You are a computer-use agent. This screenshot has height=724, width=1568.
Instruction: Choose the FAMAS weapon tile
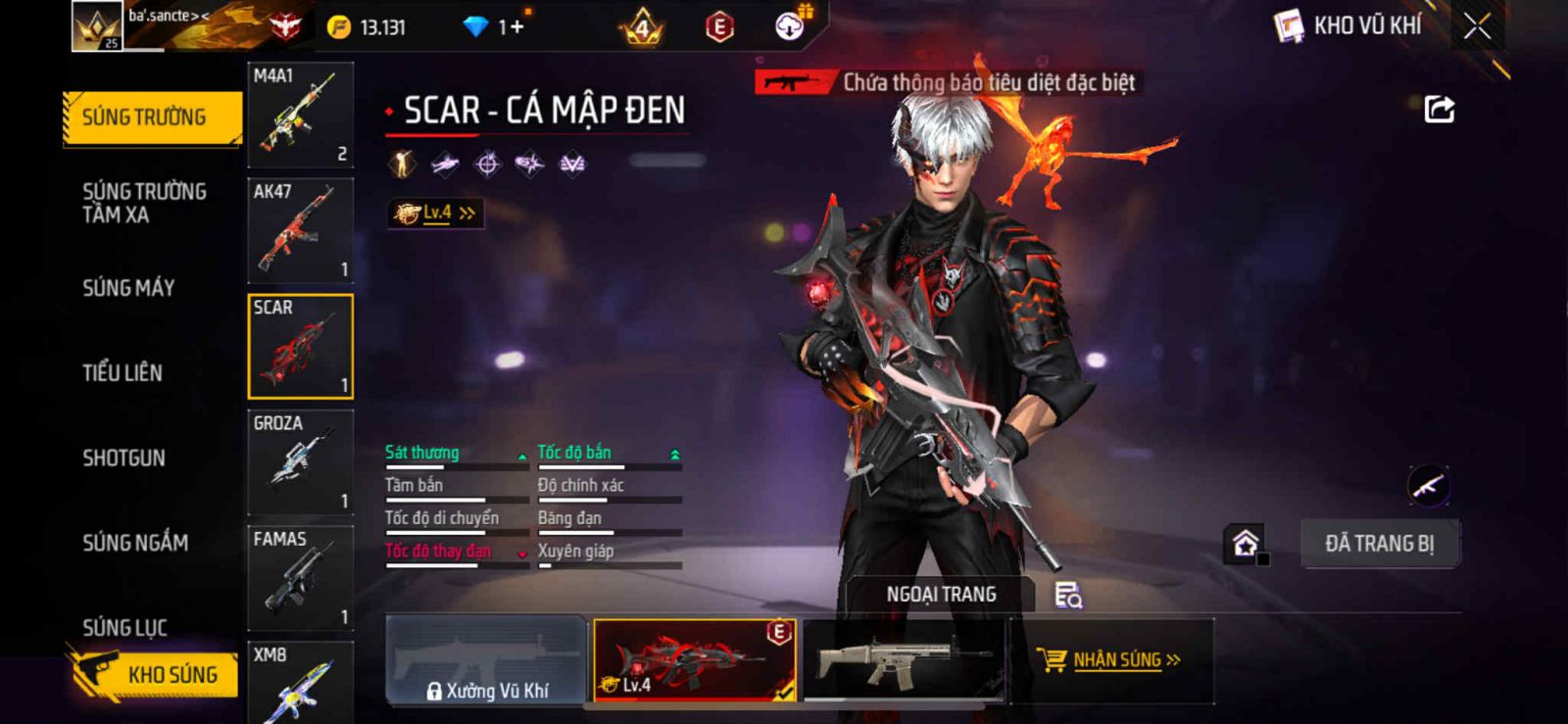point(300,577)
